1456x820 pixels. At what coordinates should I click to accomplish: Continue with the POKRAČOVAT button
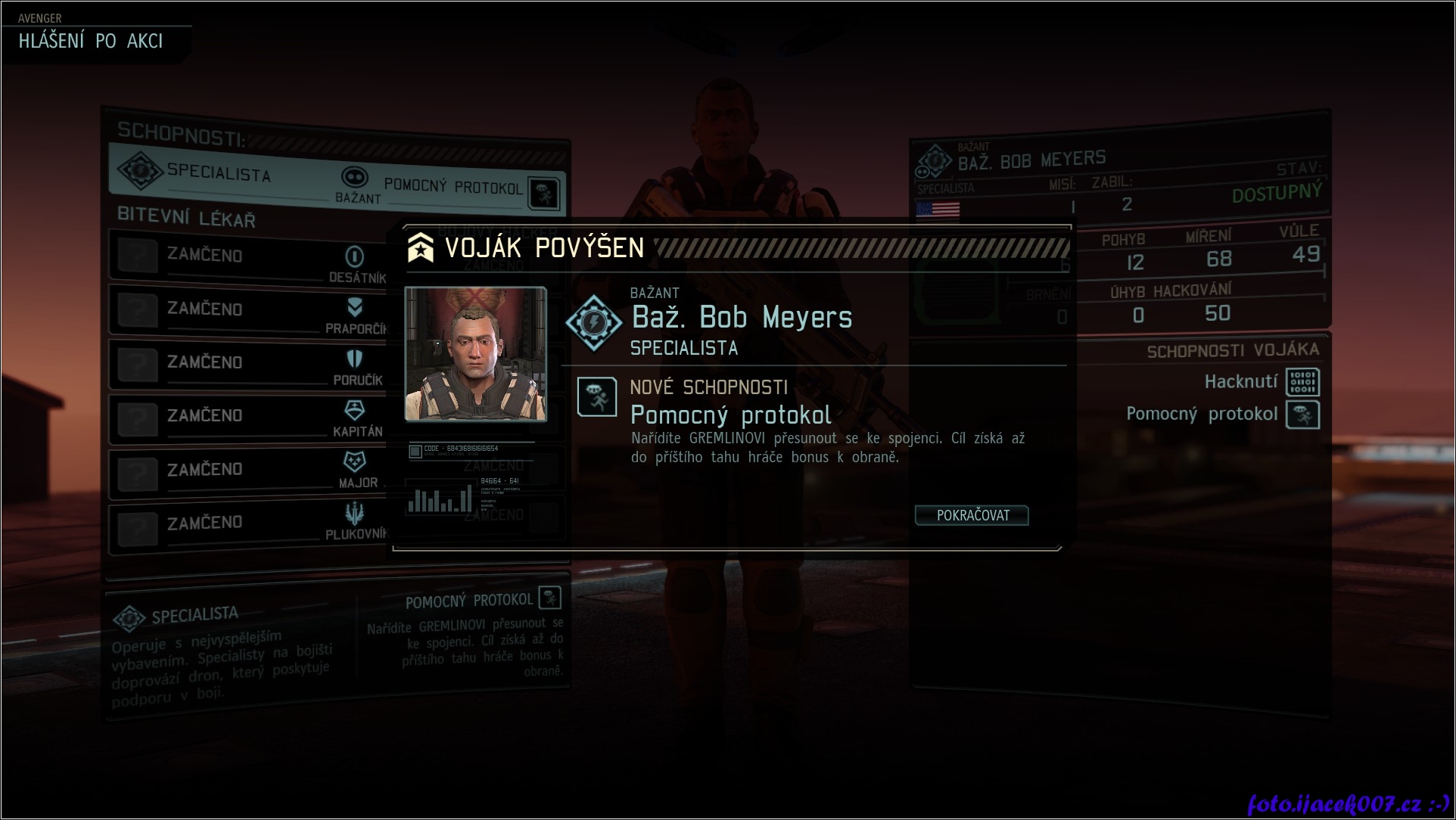click(x=972, y=515)
